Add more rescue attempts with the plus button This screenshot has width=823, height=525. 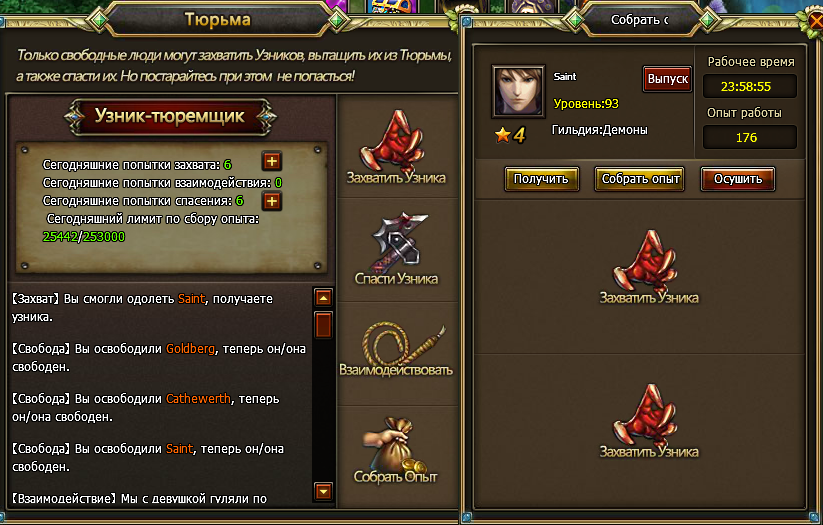[271, 201]
